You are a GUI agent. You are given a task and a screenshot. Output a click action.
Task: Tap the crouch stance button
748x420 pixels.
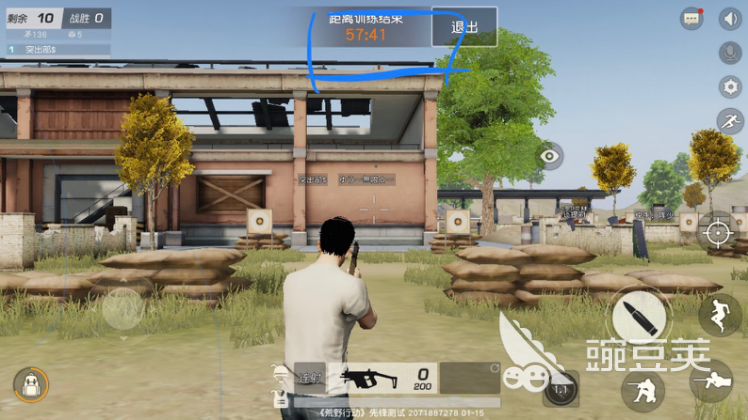640,389
